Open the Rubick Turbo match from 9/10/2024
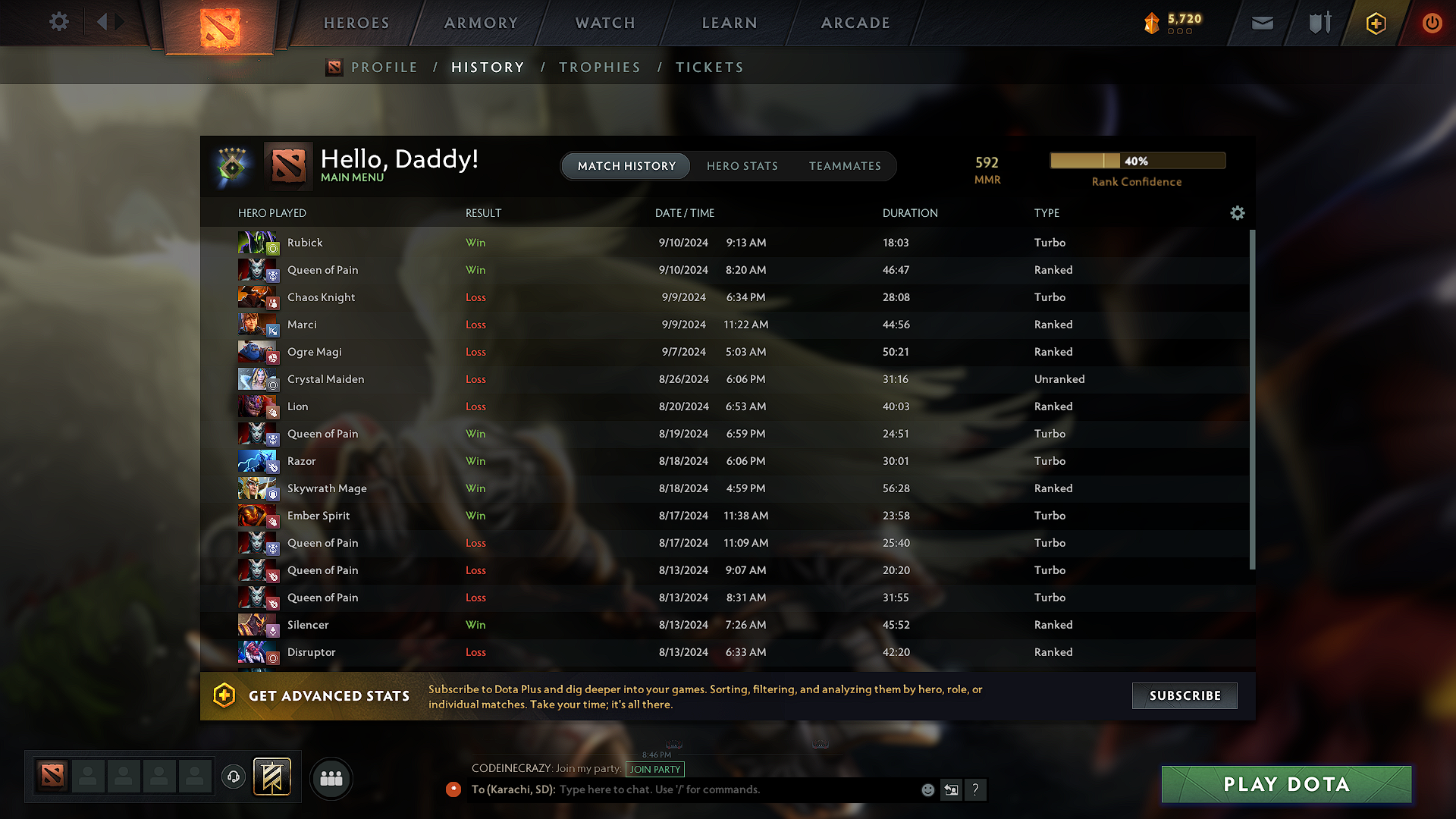The width and height of the screenshot is (1456, 819). coord(682,243)
